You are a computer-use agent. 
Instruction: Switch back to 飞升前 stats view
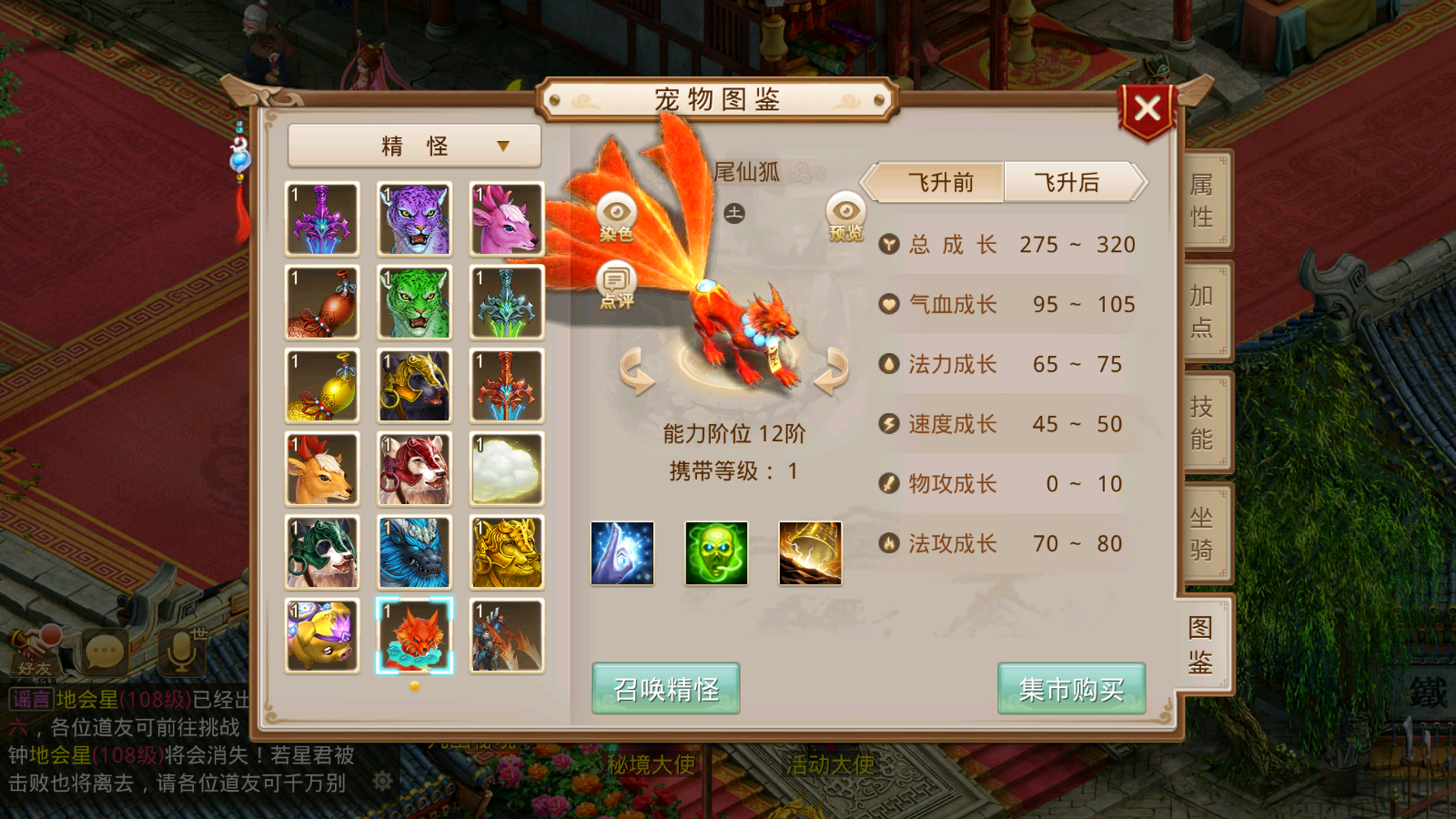coord(936,182)
